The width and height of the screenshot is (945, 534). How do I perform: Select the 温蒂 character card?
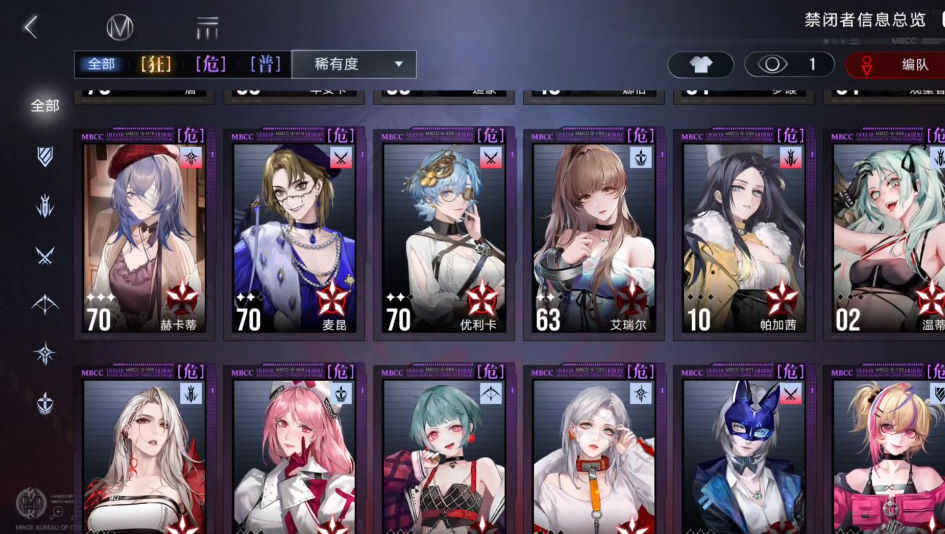(x=890, y=235)
